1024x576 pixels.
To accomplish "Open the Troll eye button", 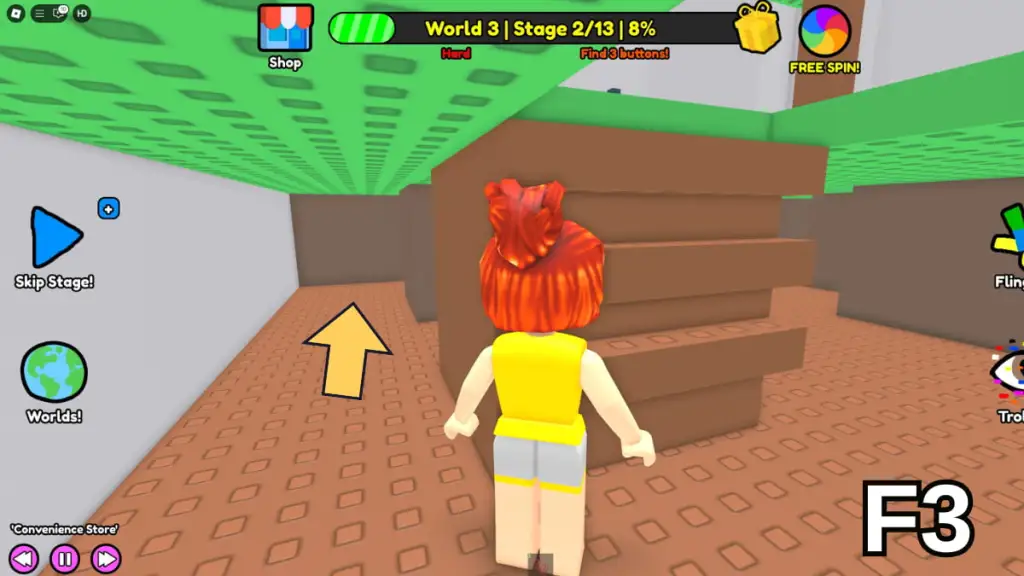I will tap(1008, 372).
